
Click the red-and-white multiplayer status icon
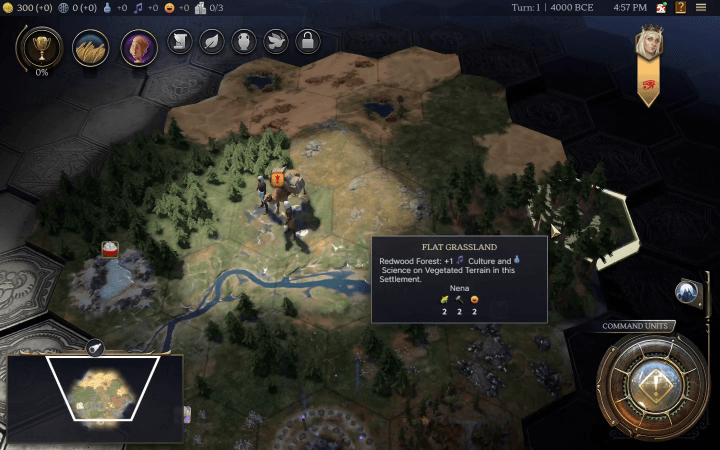661,7
